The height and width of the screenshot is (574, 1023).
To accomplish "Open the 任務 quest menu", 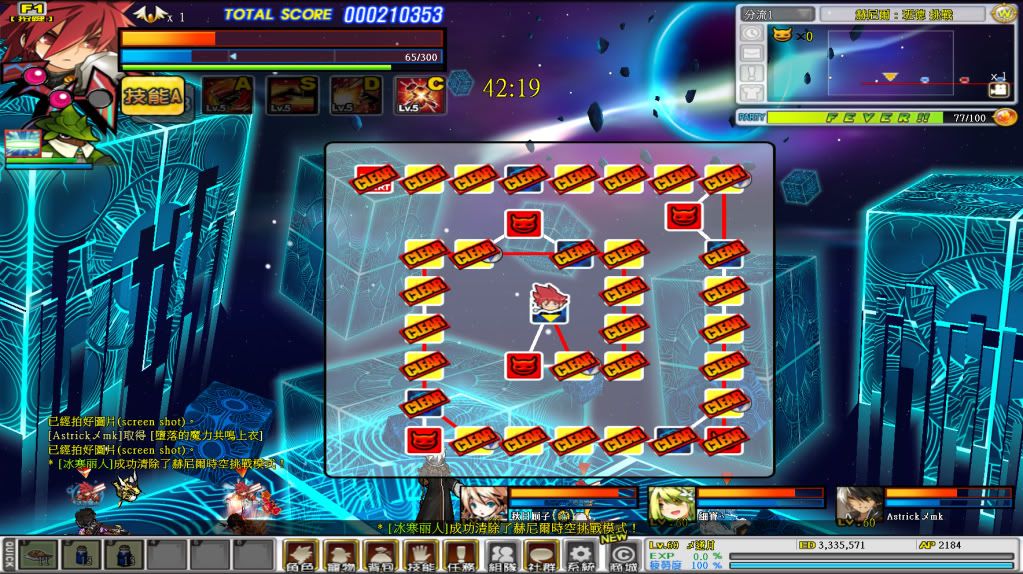I will [x=461, y=555].
